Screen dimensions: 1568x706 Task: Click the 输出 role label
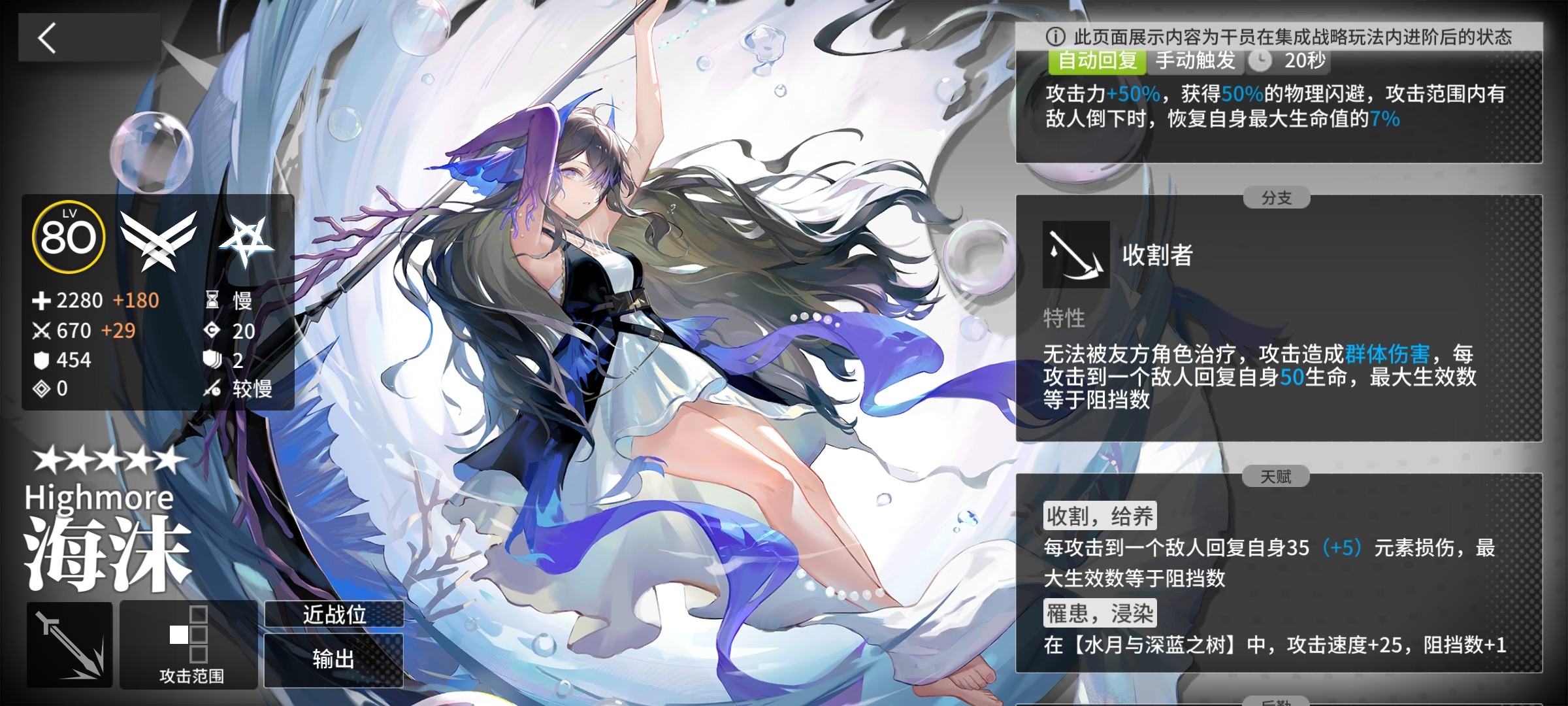(x=334, y=660)
